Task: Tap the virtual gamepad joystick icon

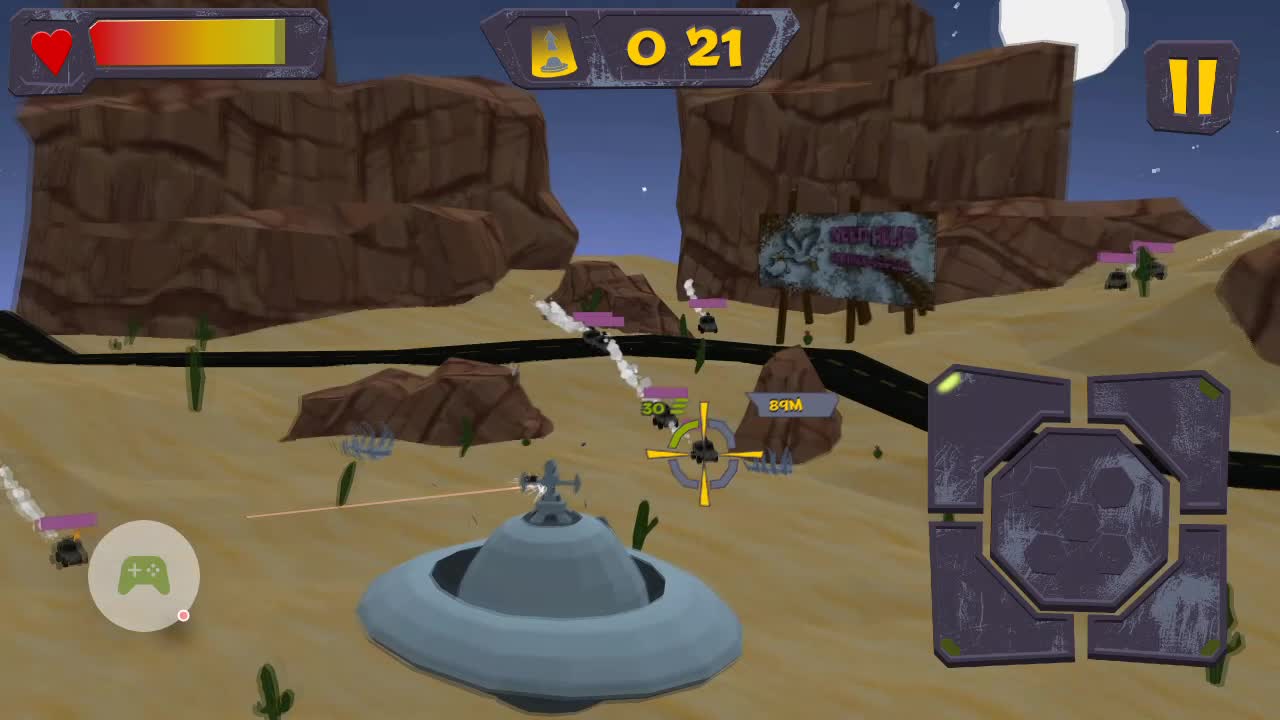Action: pyautogui.click(x=143, y=575)
